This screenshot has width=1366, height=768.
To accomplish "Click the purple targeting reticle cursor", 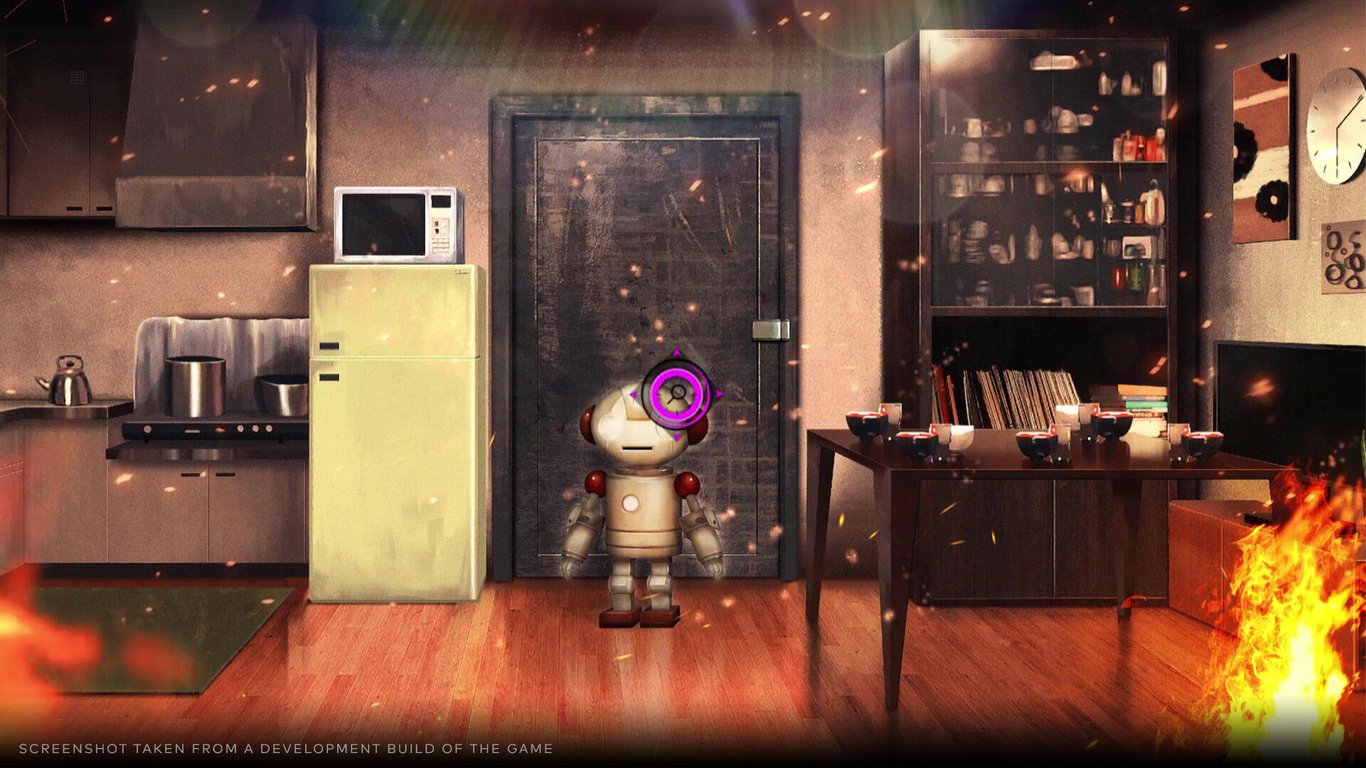I will 678,392.
